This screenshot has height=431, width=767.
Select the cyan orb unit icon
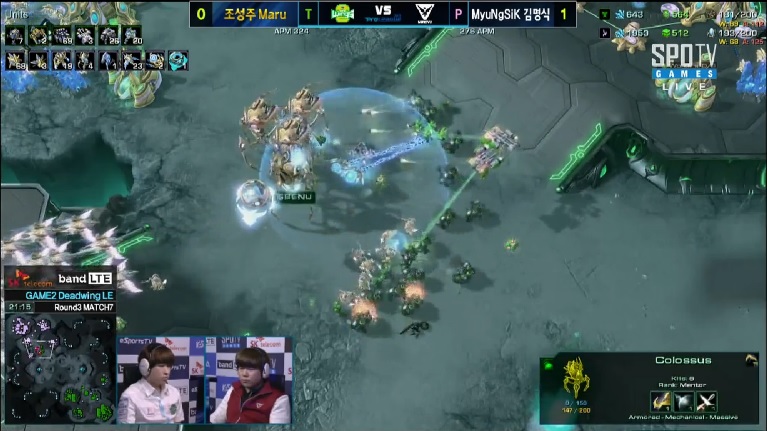[x=178, y=60]
